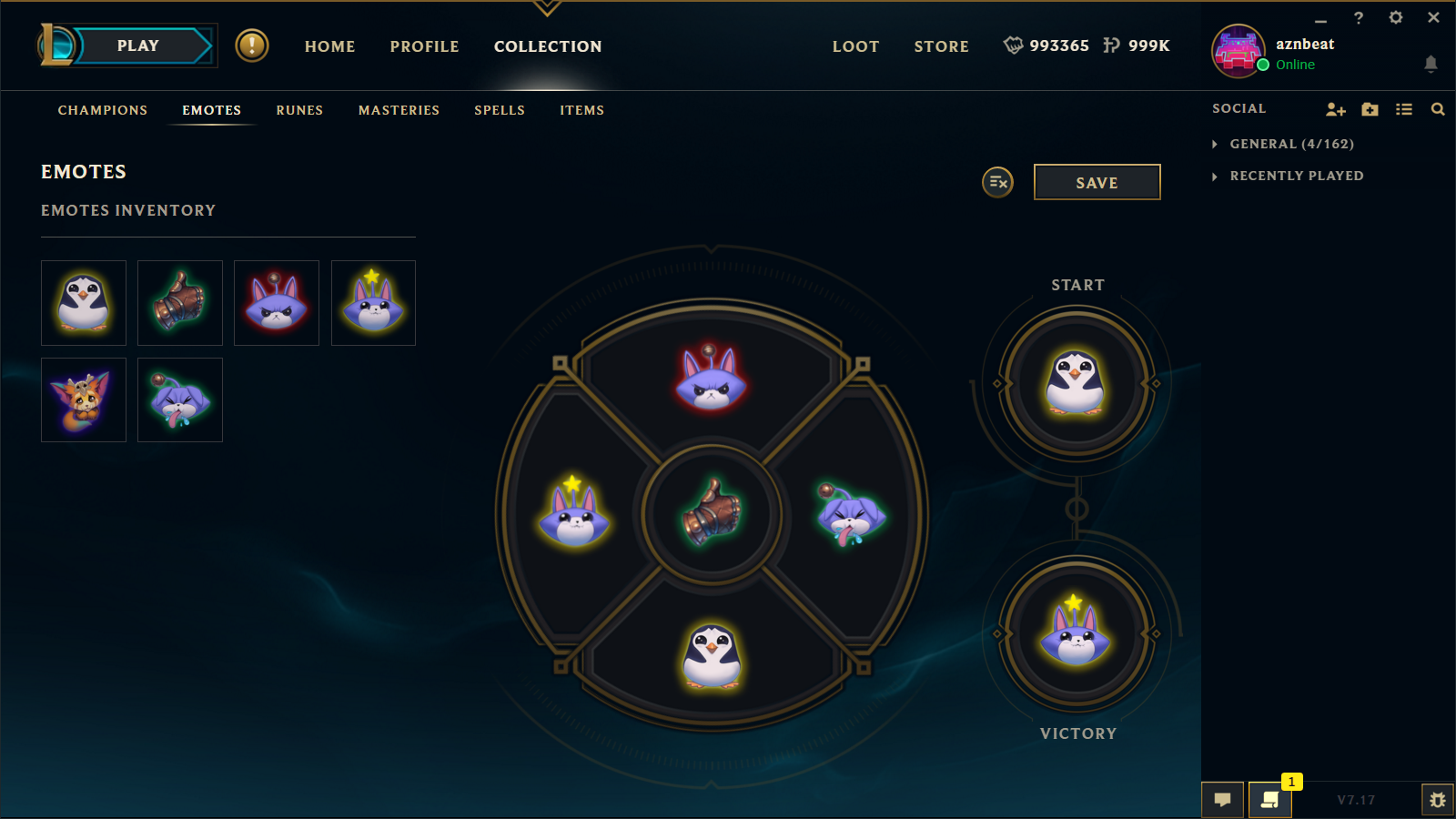Click the friend search magnifier icon
1456x819 pixels.
tap(1437, 109)
